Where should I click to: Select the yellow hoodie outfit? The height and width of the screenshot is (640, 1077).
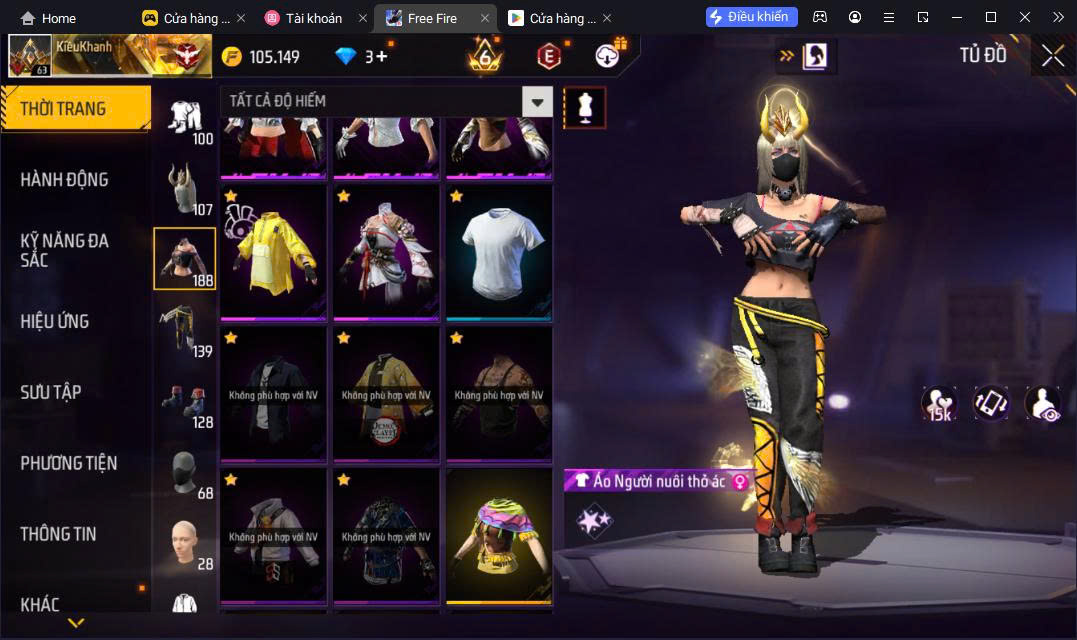pos(273,251)
